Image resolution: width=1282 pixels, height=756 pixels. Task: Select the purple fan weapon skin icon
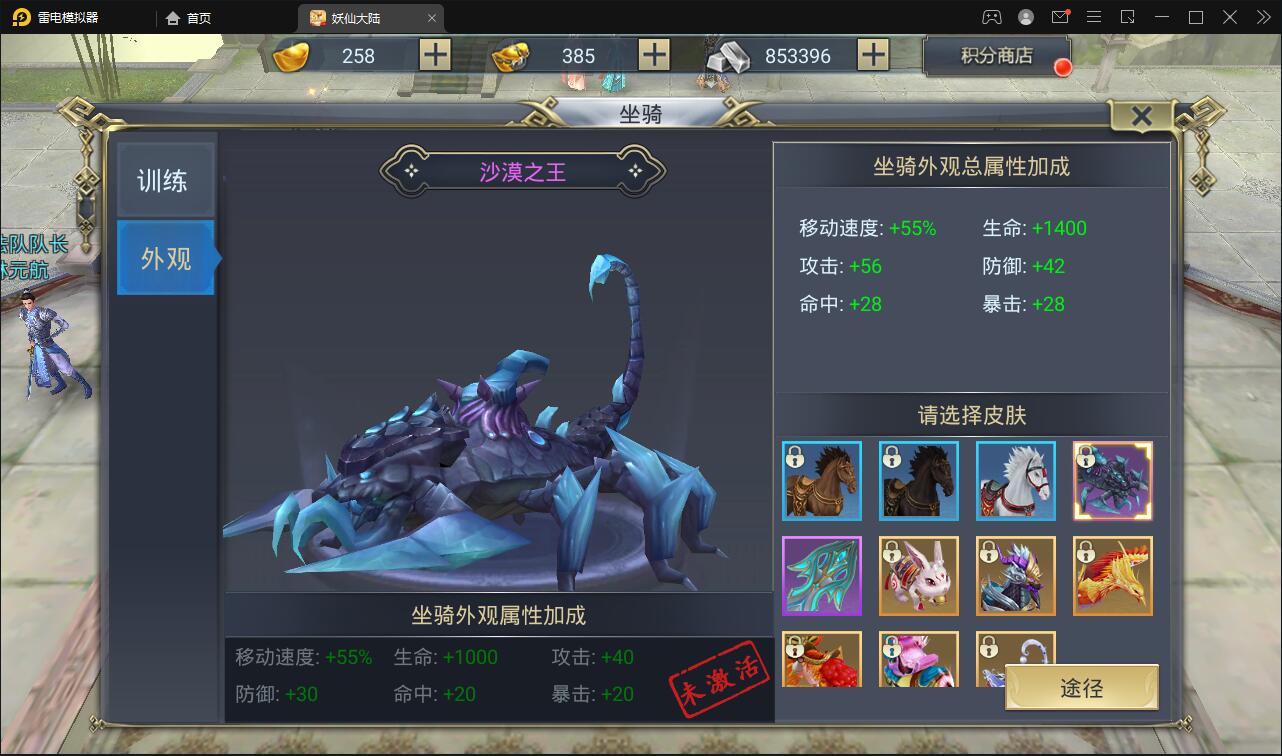822,576
